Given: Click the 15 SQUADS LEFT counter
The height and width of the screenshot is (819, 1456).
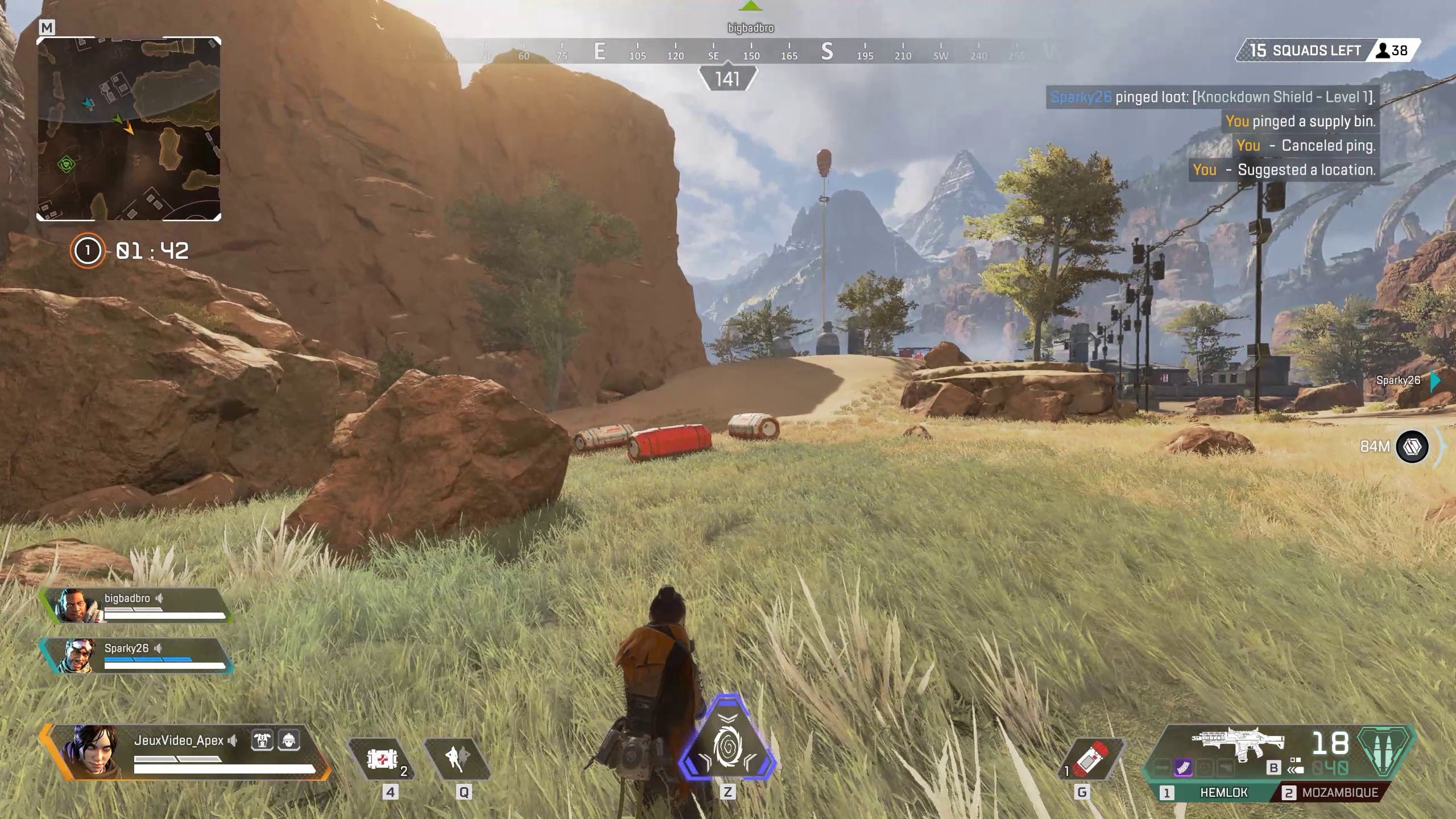Looking at the screenshot, I should coord(1305,50).
